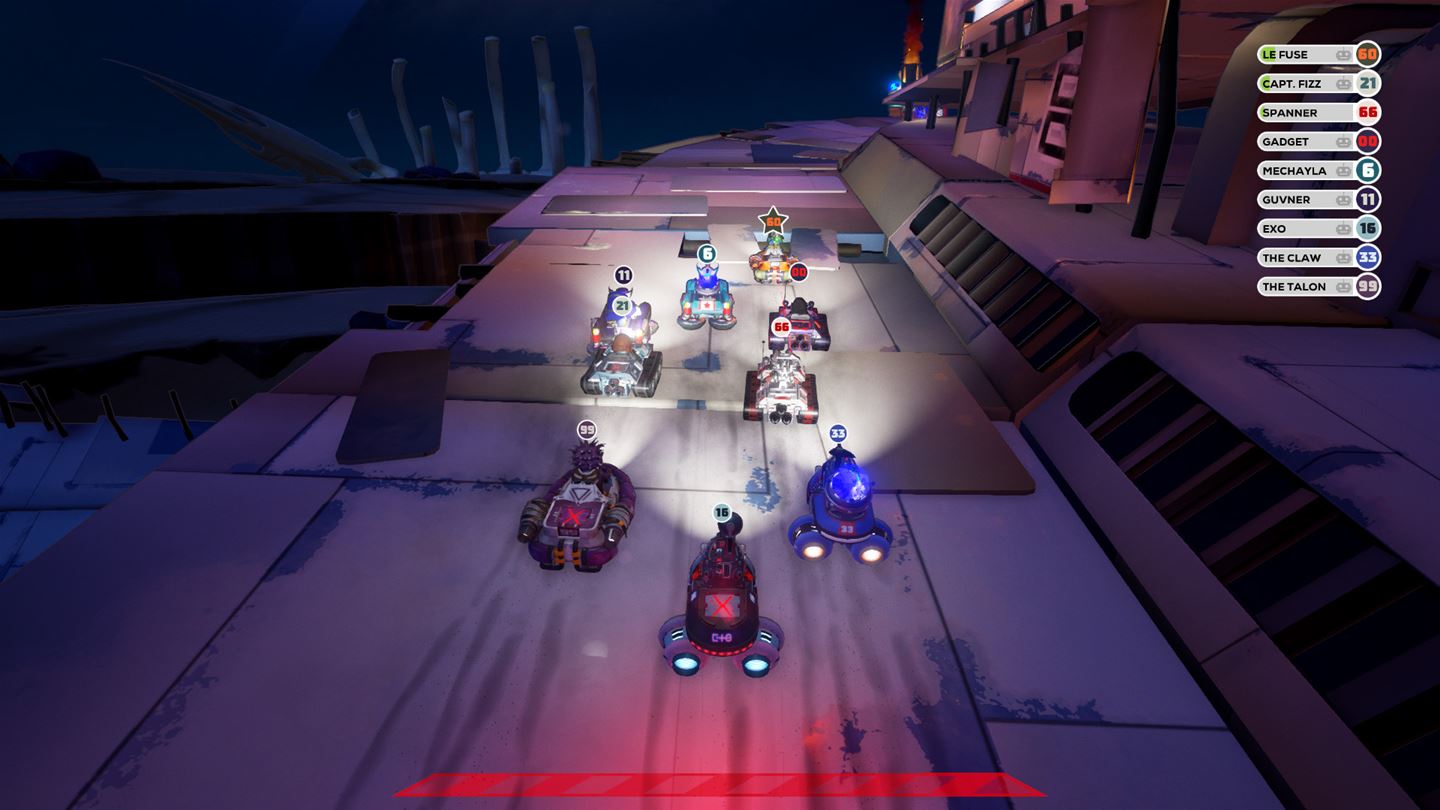Click the red 66 badge on SPANNER's row
The image size is (1440, 810).
point(1369,111)
